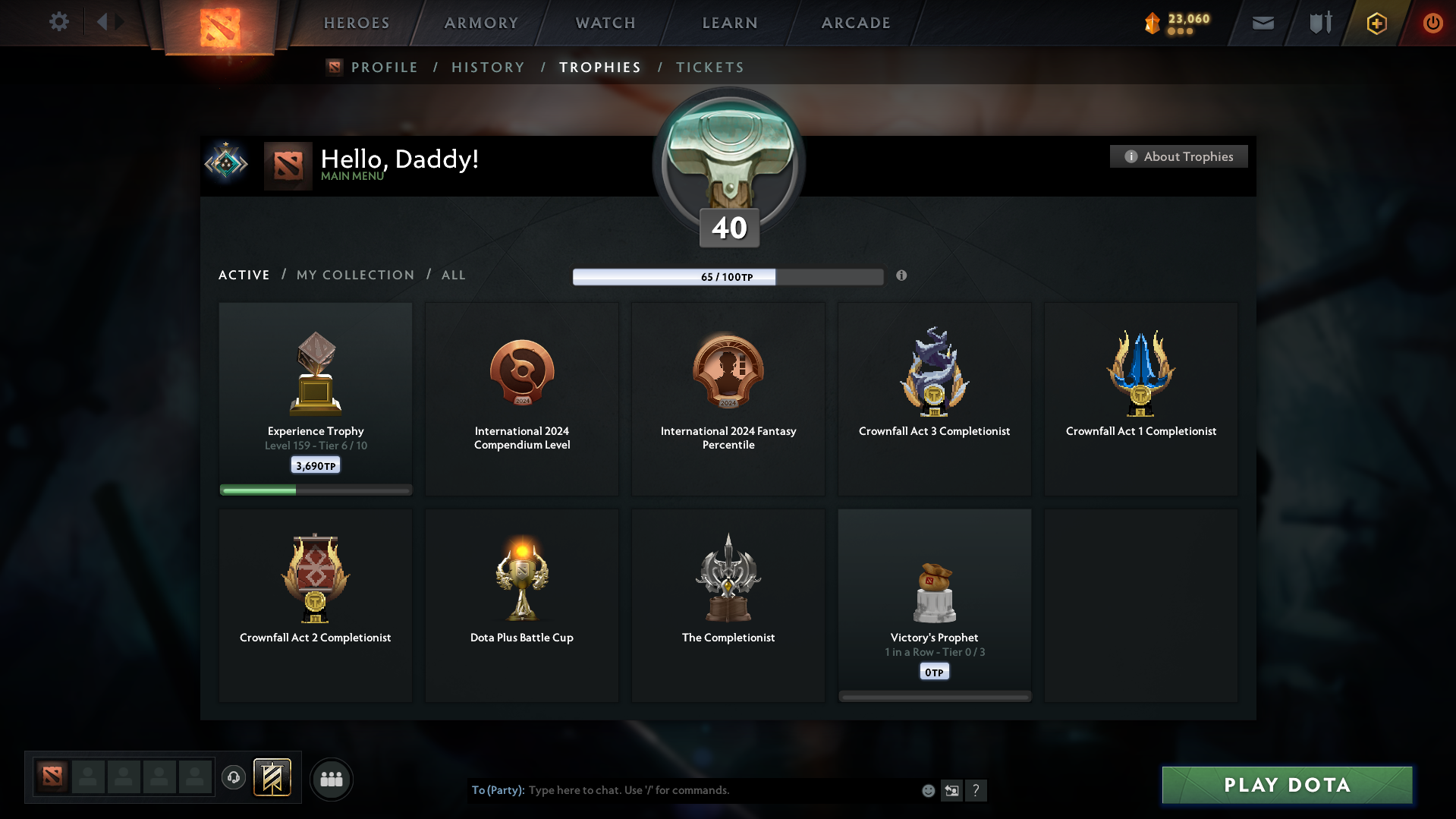Open the settings gear
The height and width of the screenshot is (819, 1456).
(59, 22)
